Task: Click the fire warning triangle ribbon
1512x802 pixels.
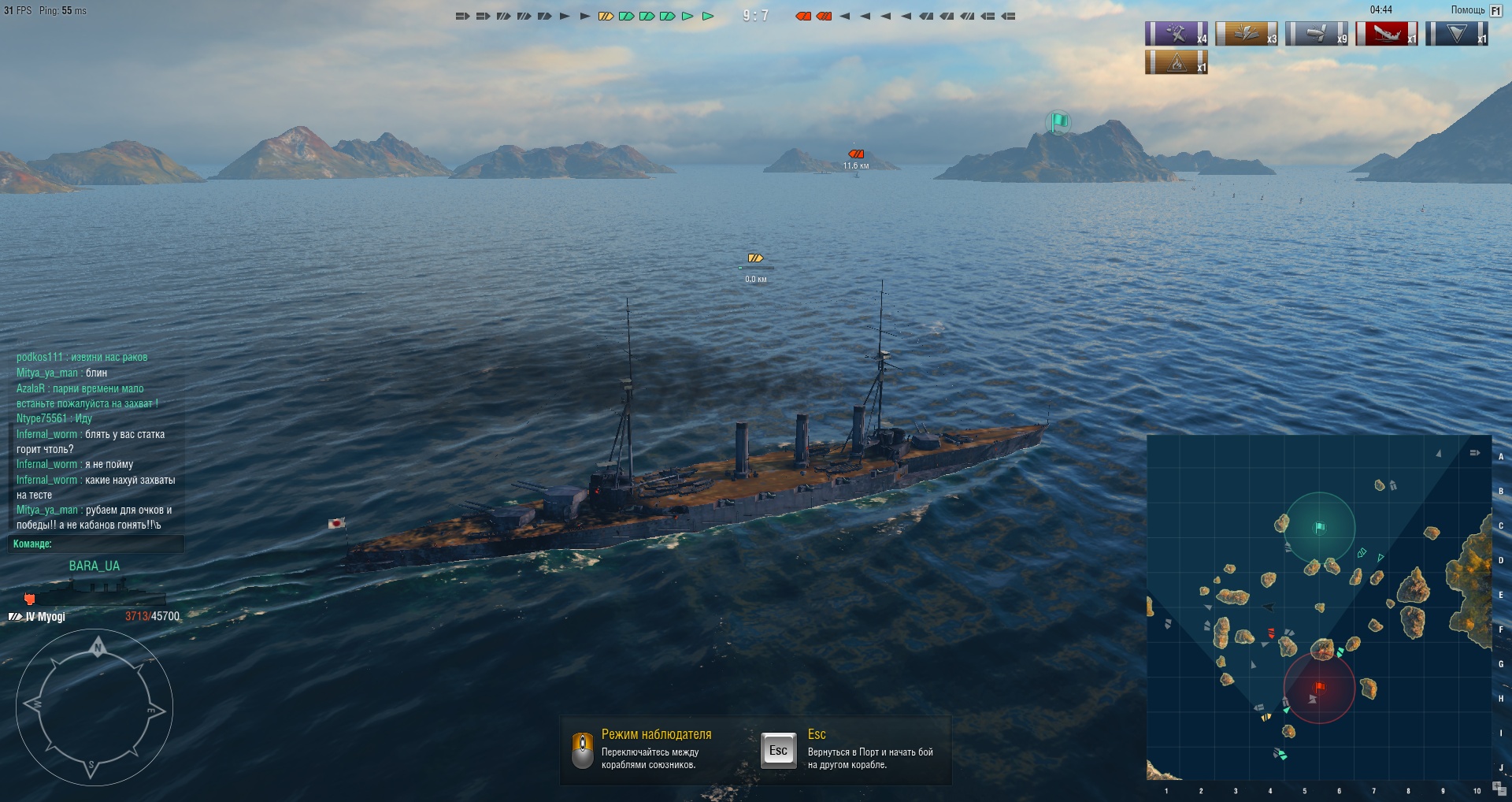Action: pos(1176,62)
